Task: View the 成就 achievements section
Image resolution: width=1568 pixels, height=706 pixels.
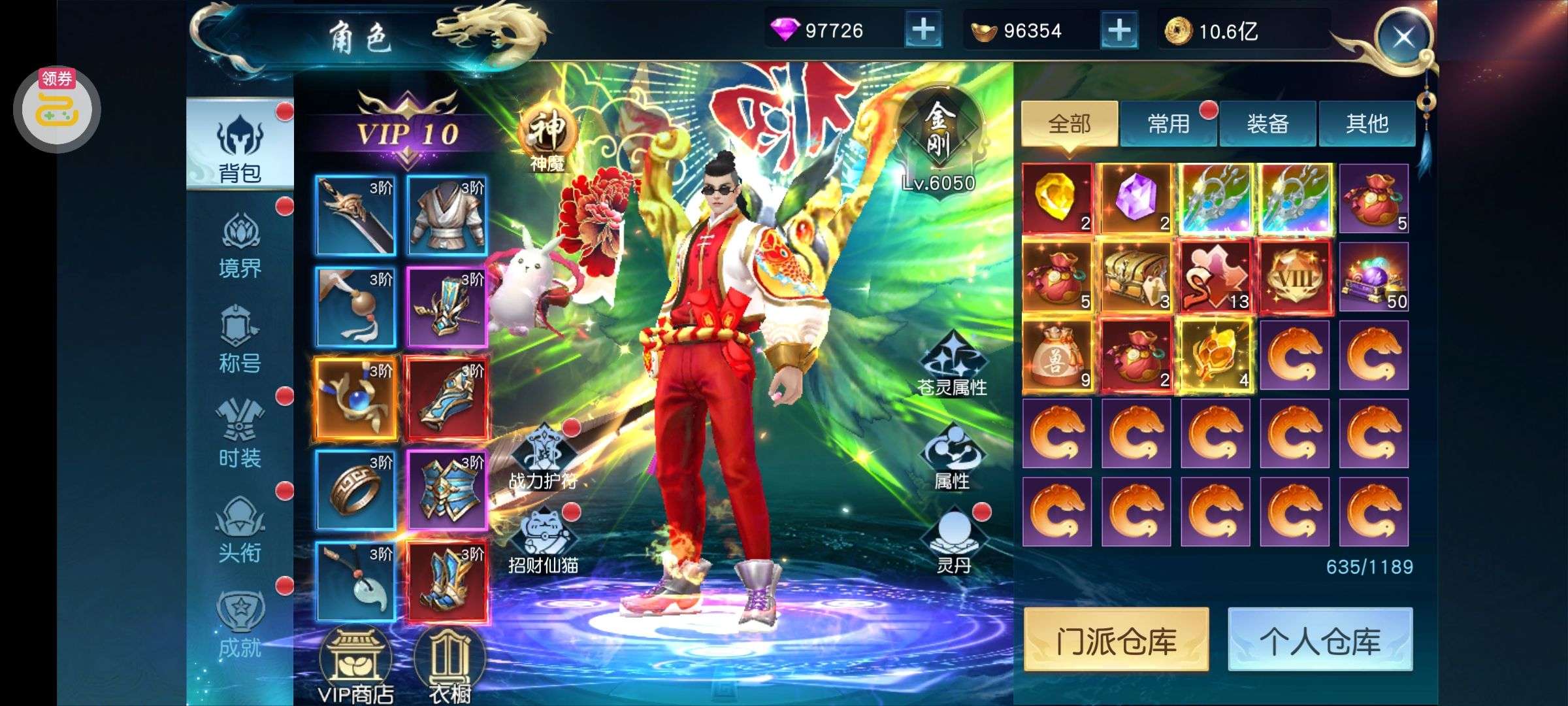Action: coord(240,624)
